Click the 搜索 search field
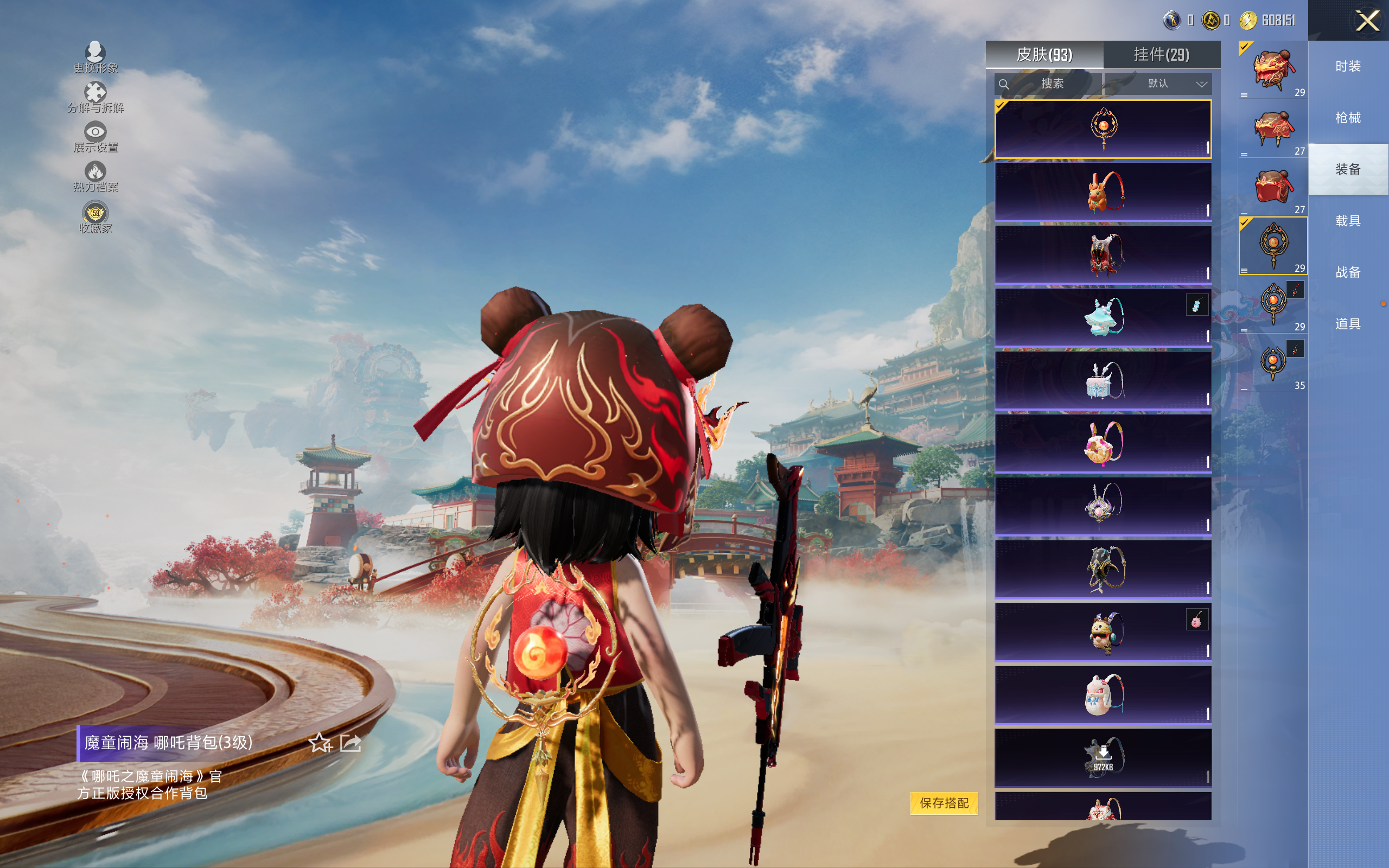Screen dimensions: 1389x868 pyautogui.click(x=1049, y=84)
